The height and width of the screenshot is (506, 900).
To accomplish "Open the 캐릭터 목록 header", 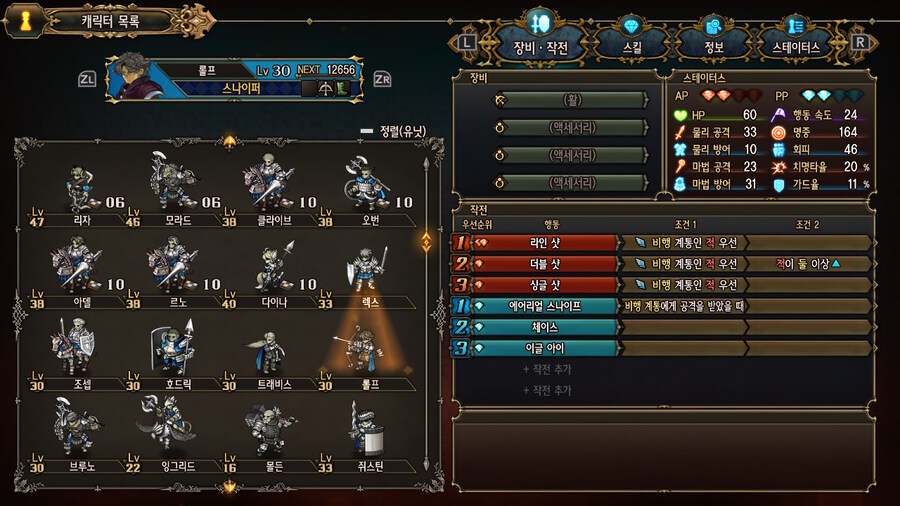I will 110,20.
